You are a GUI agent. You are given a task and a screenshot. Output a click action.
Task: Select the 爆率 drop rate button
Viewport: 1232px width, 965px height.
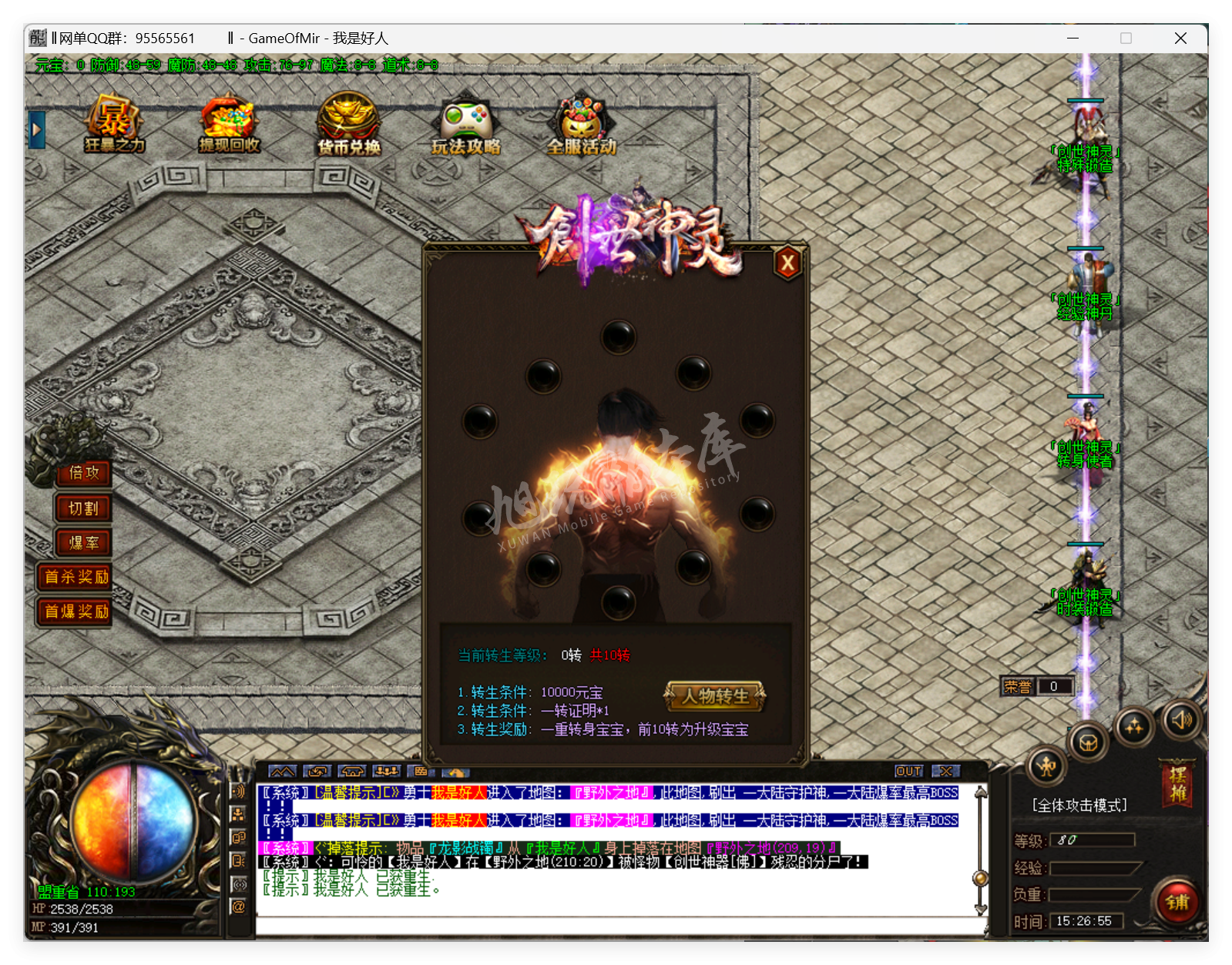pos(83,543)
